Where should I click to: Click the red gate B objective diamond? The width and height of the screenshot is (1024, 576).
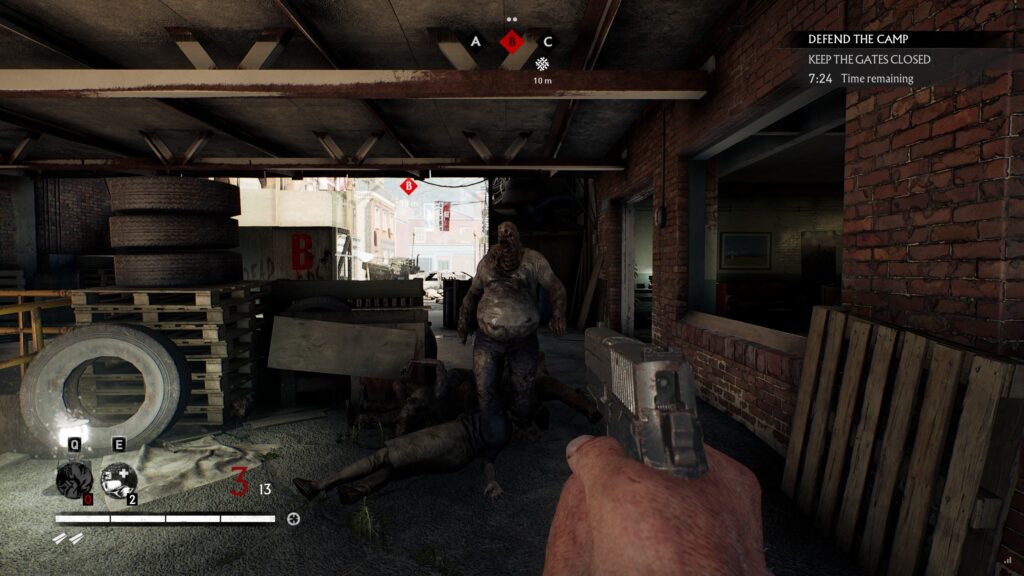[x=512, y=42]
